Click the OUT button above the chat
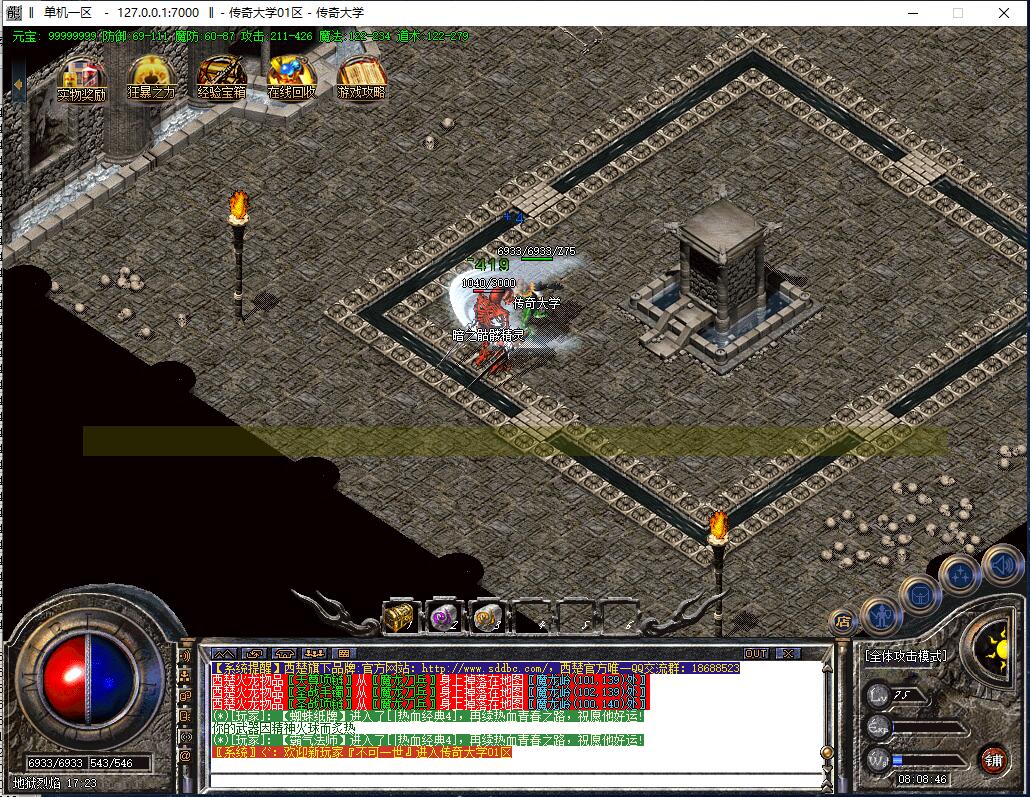The width and height of the screenshot is (1030, 797). coord(756,653)
